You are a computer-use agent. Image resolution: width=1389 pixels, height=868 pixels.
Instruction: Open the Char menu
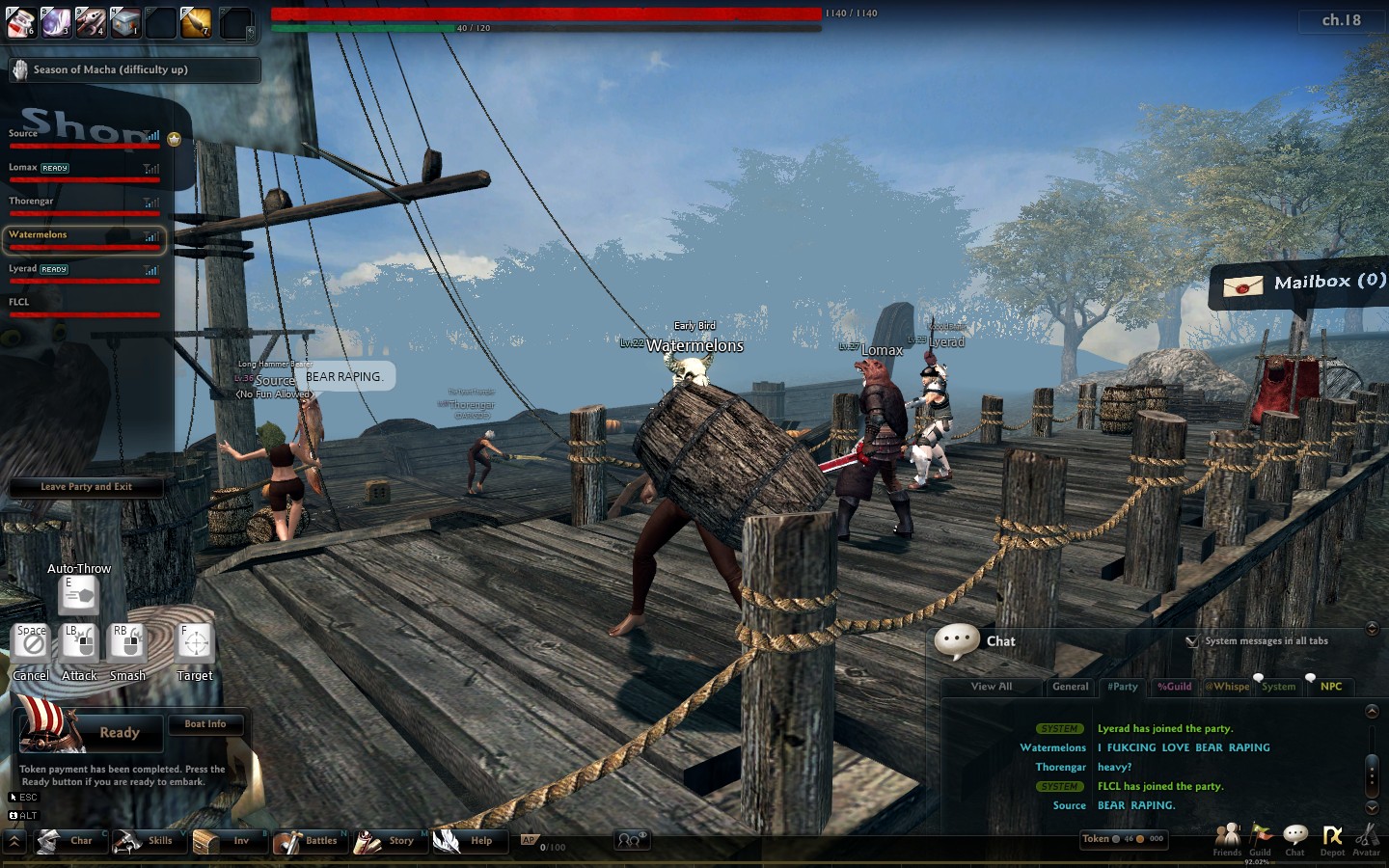[x=68, y=841]
